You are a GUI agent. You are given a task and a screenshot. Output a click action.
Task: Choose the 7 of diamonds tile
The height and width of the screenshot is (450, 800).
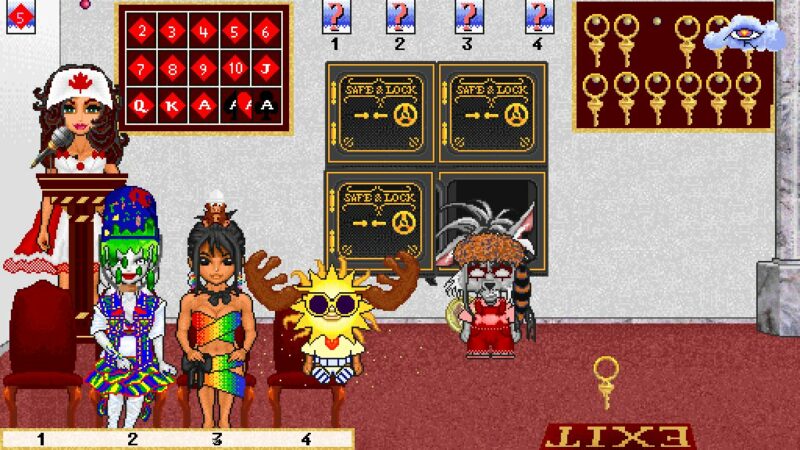(142, 69)
